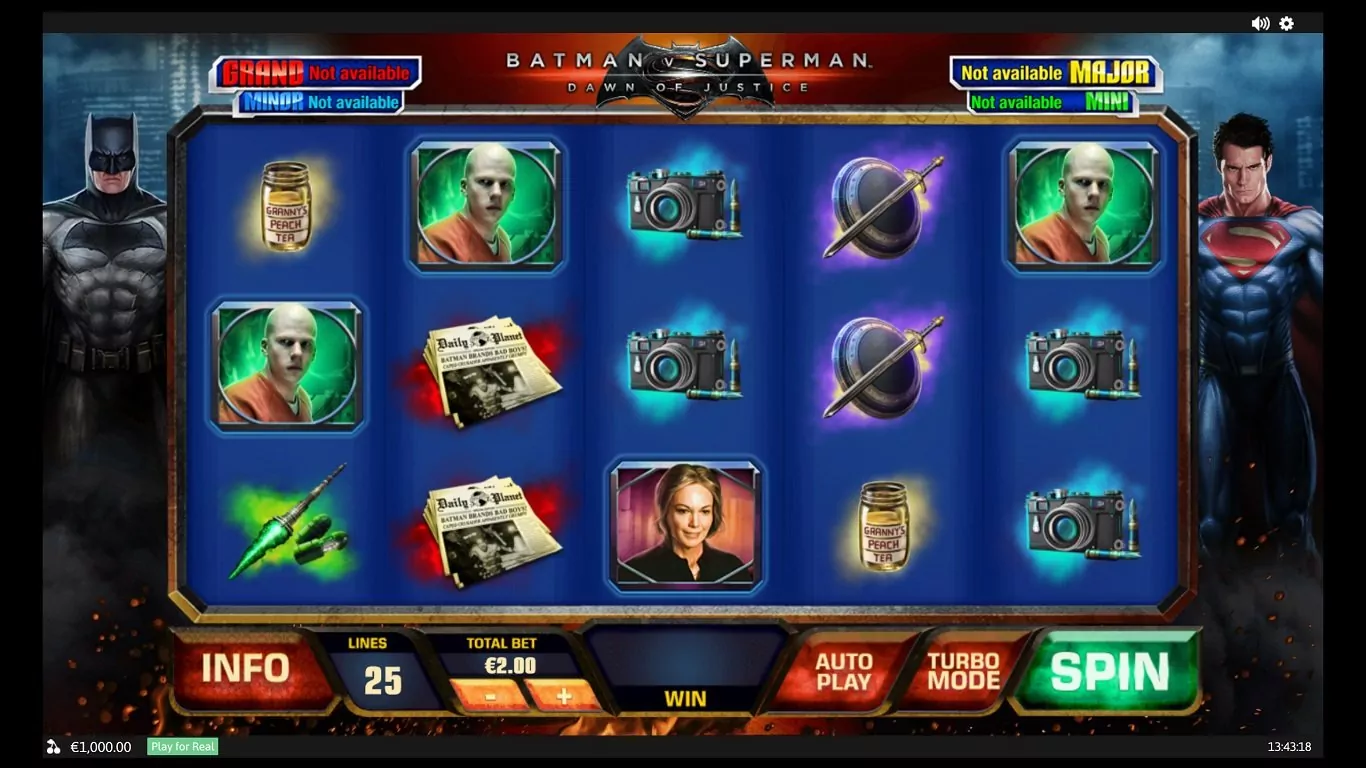This screenshot has width=1366, height=768.
Task: Switch to Play for Real mode
Action: [183, 747]
